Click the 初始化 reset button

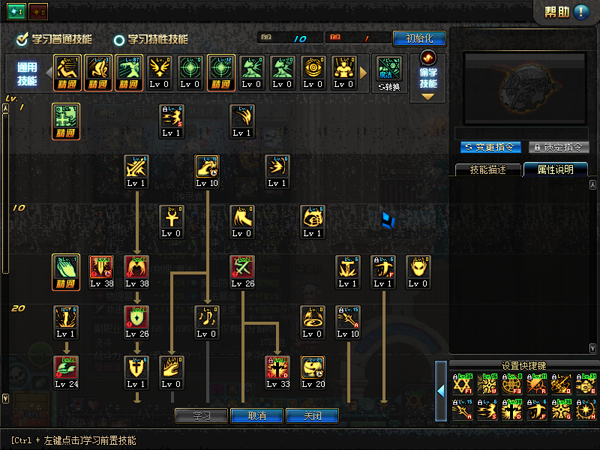pyautogui.click(x=419, y=38)
